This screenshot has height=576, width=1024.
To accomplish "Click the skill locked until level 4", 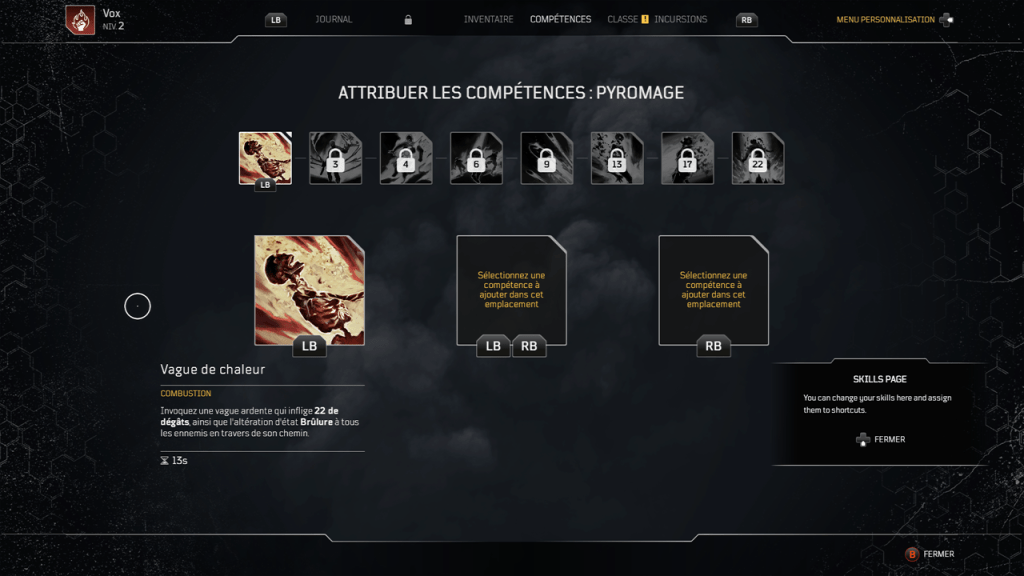I will 406,158.
